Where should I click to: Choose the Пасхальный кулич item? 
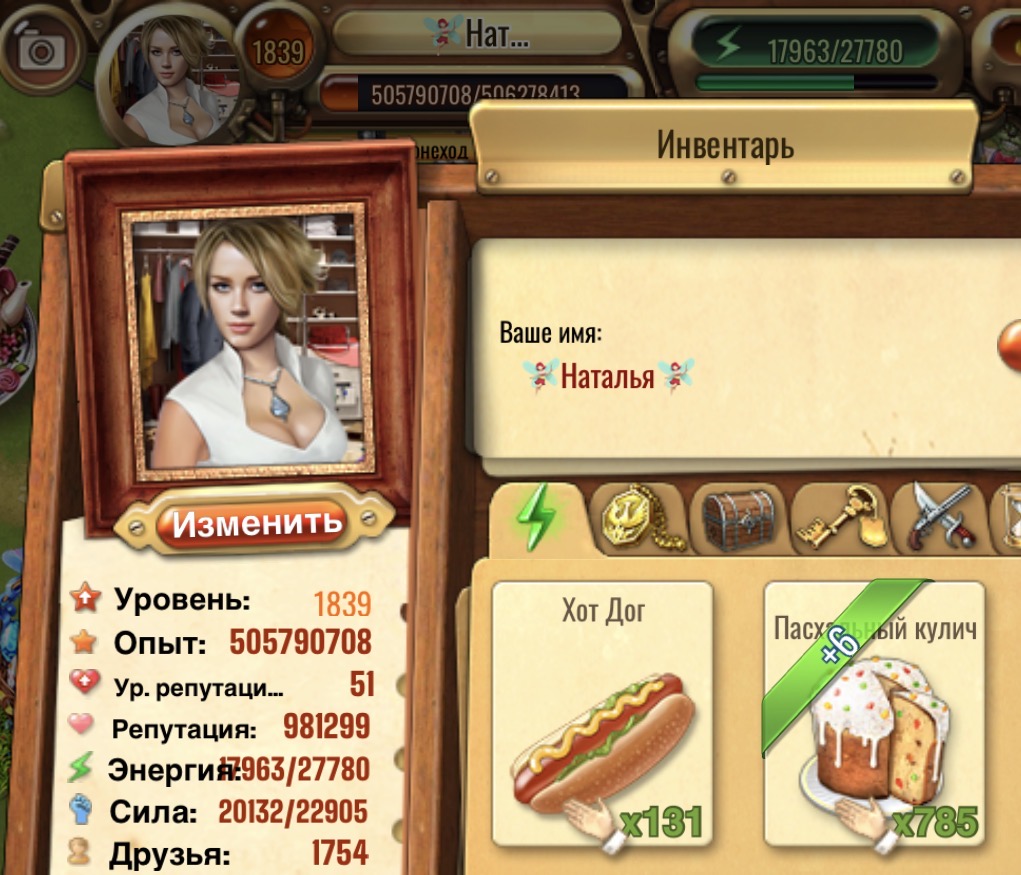874,713
